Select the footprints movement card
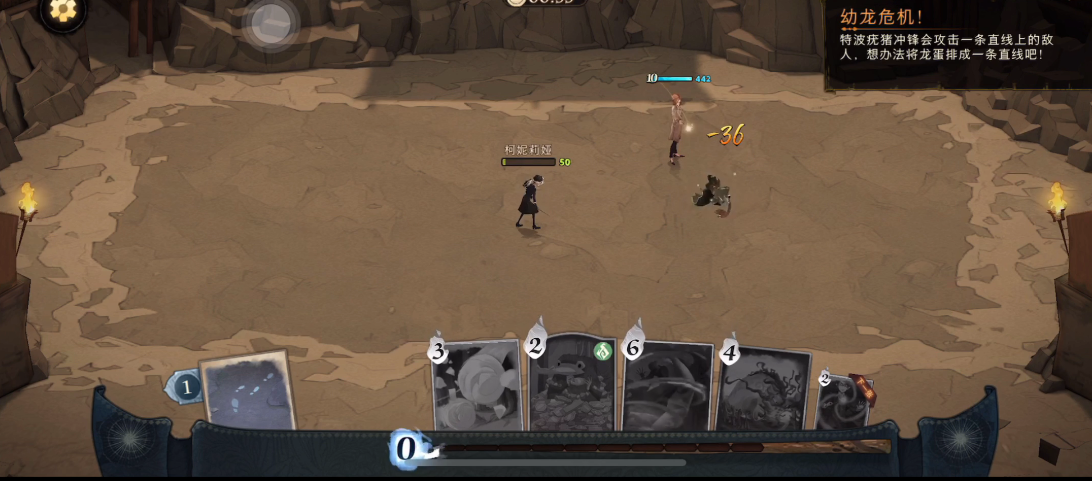1092x481 pixels. (x=247, y=391)
